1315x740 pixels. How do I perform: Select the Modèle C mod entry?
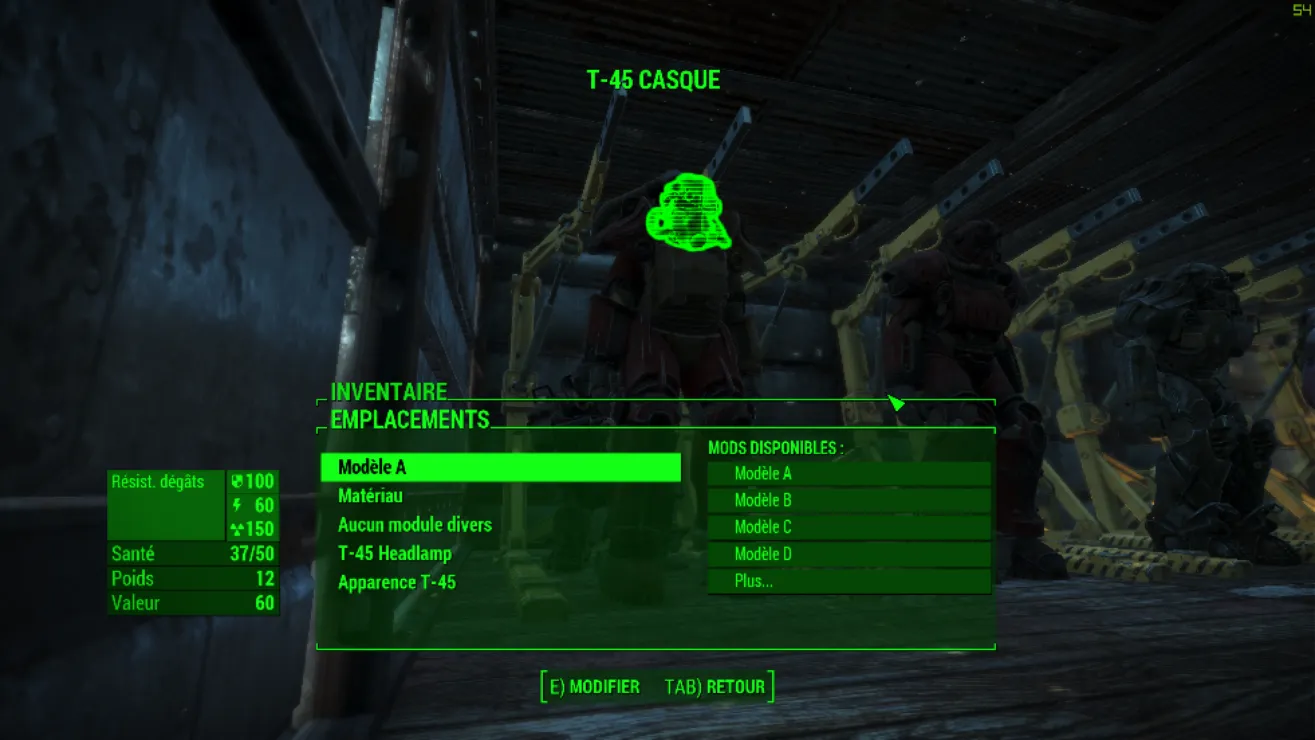tap(848, 527)
